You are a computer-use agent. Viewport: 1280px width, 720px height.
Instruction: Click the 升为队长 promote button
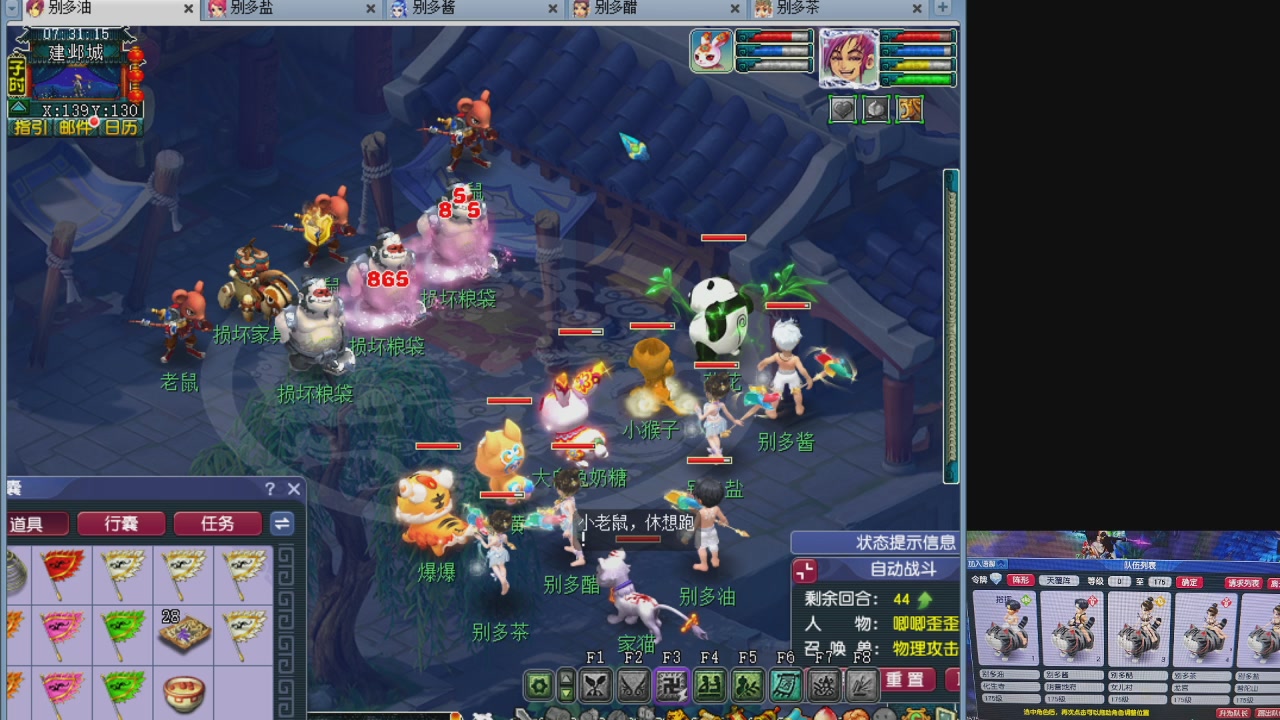point(1234,712)
